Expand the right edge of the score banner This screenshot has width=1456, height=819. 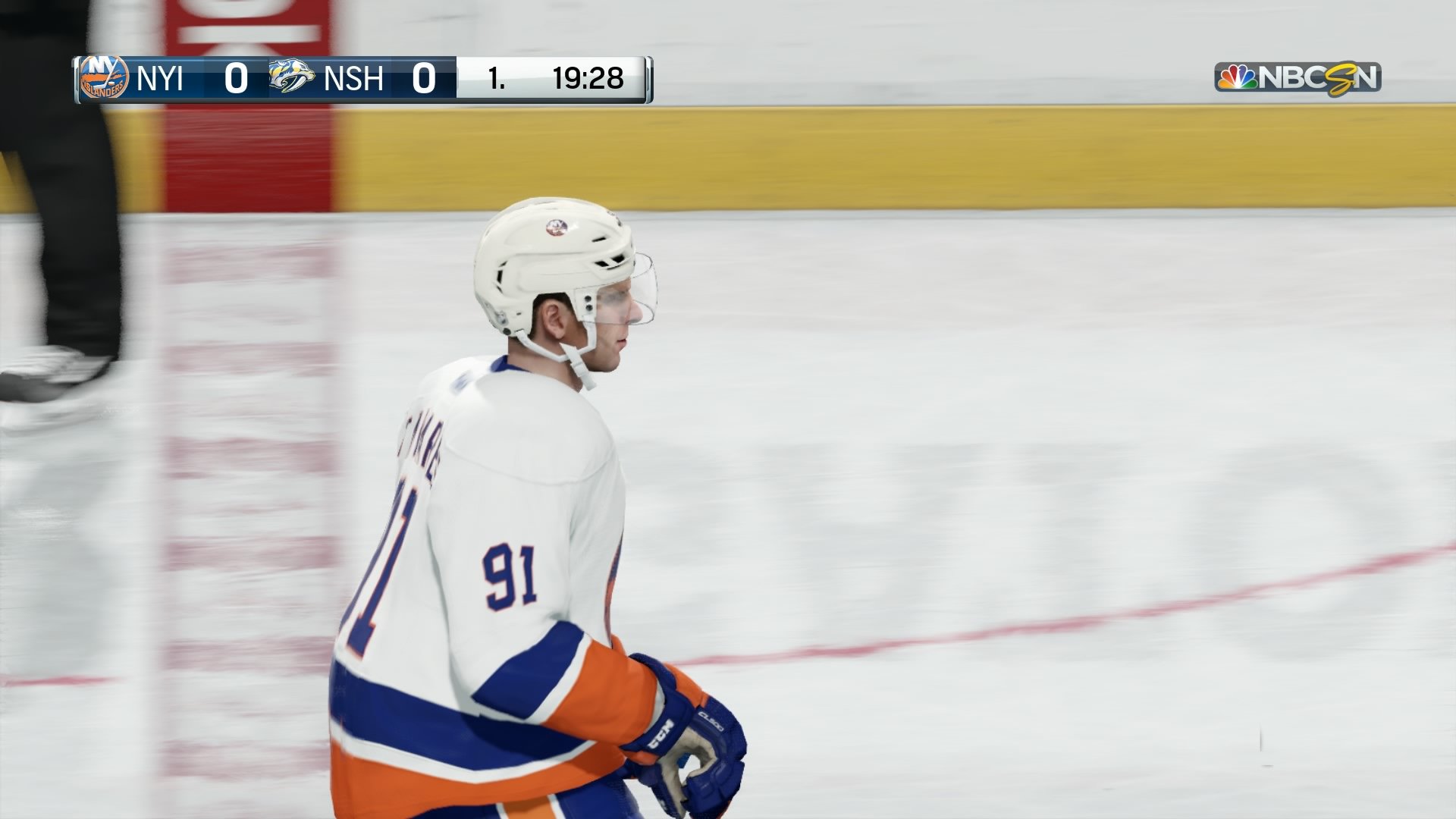[x=648, y=78]
